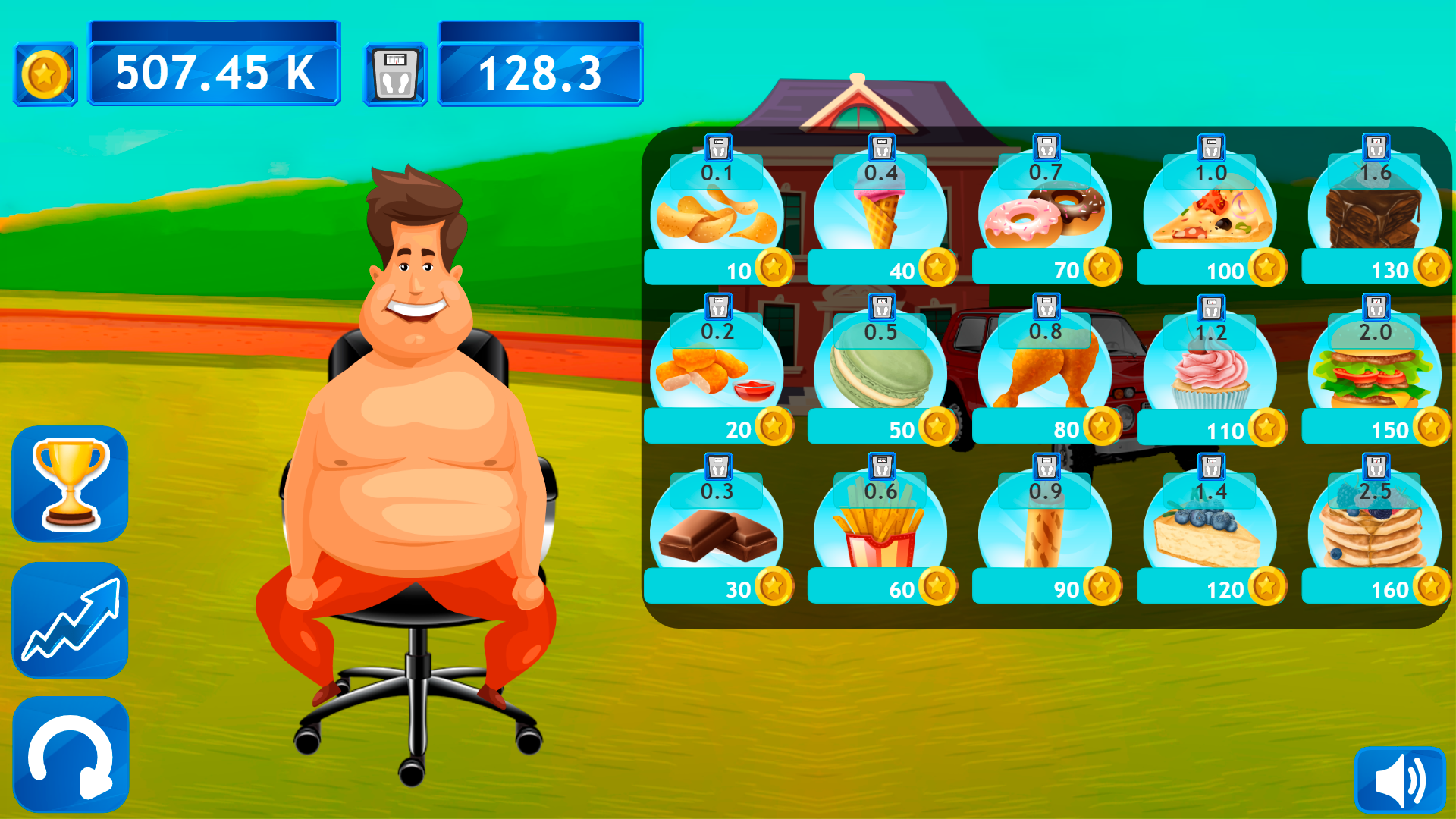Buy the chocolate cake for 130 coins
1456x819 pixels.
[x=1376, y=216]
